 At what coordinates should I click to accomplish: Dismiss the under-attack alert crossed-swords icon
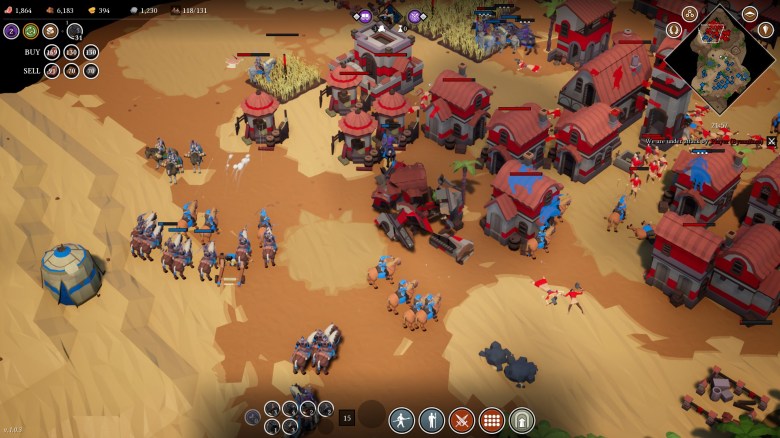pyautogui.click(x=771, y=142)
